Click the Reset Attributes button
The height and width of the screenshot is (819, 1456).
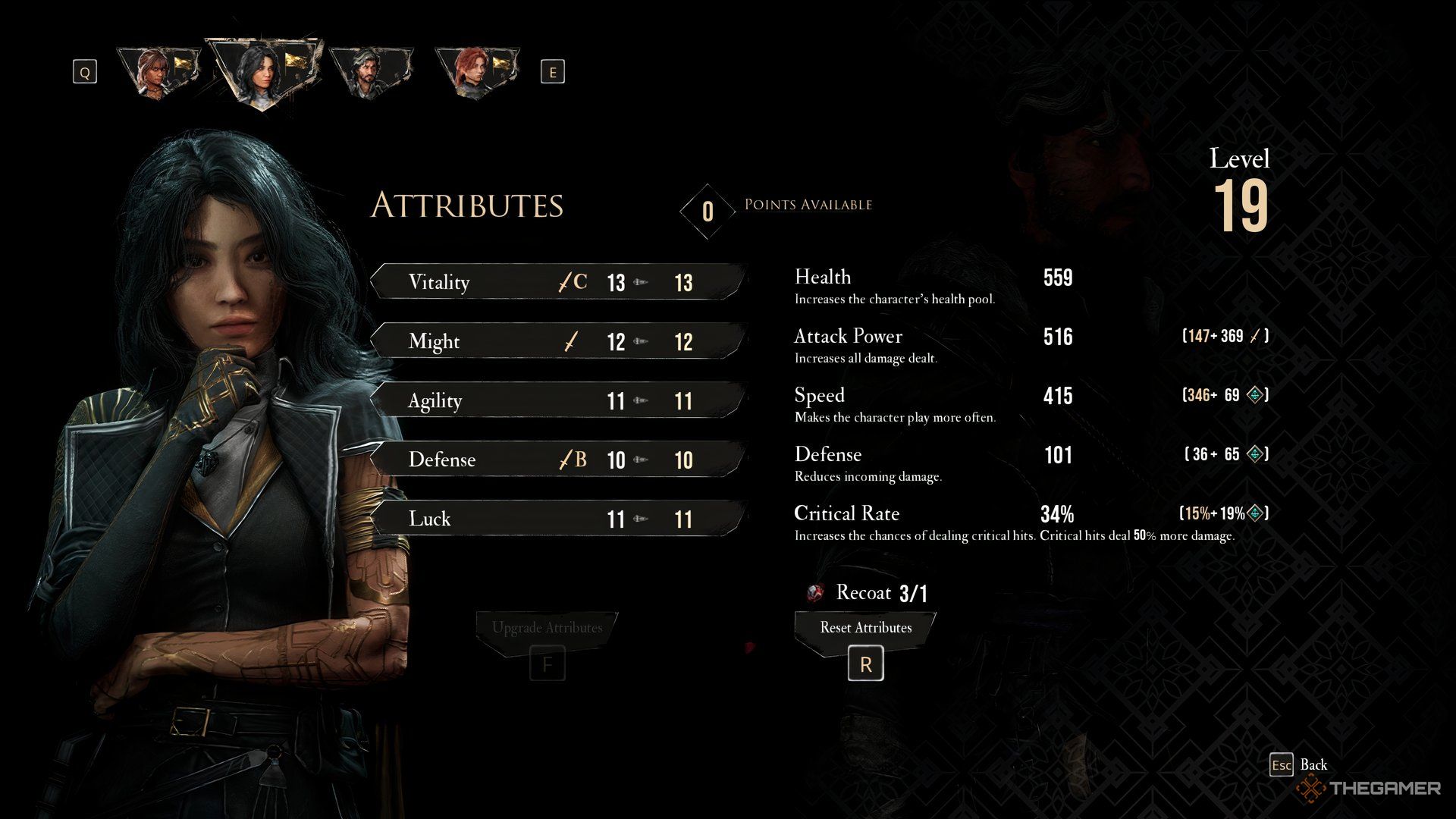pyautogui.click(x=865, y=628)
